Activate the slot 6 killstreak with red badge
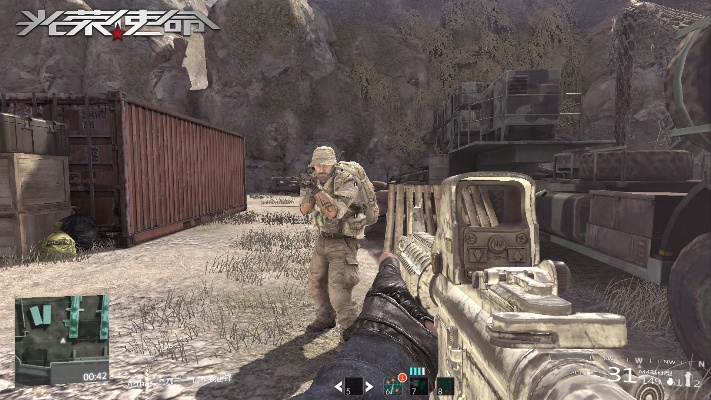Image resolution: width=711 pixels, height=400 pixels. click(393, 385)
